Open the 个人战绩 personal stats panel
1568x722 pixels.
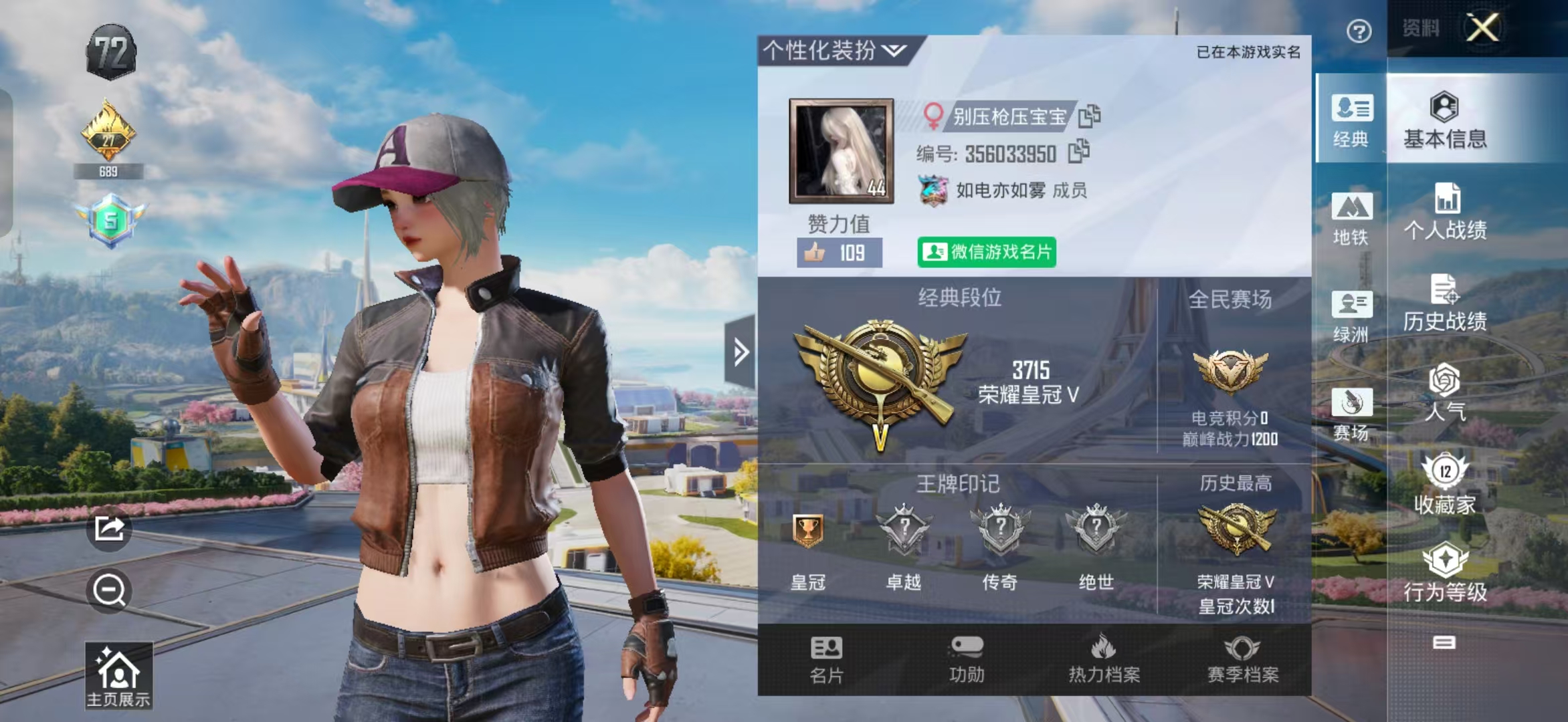[1445, 214]
